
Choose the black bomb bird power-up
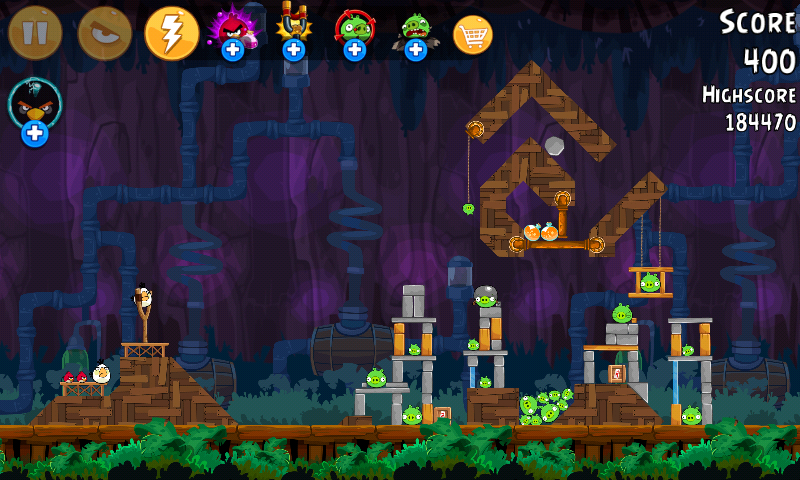coord(35,108)
